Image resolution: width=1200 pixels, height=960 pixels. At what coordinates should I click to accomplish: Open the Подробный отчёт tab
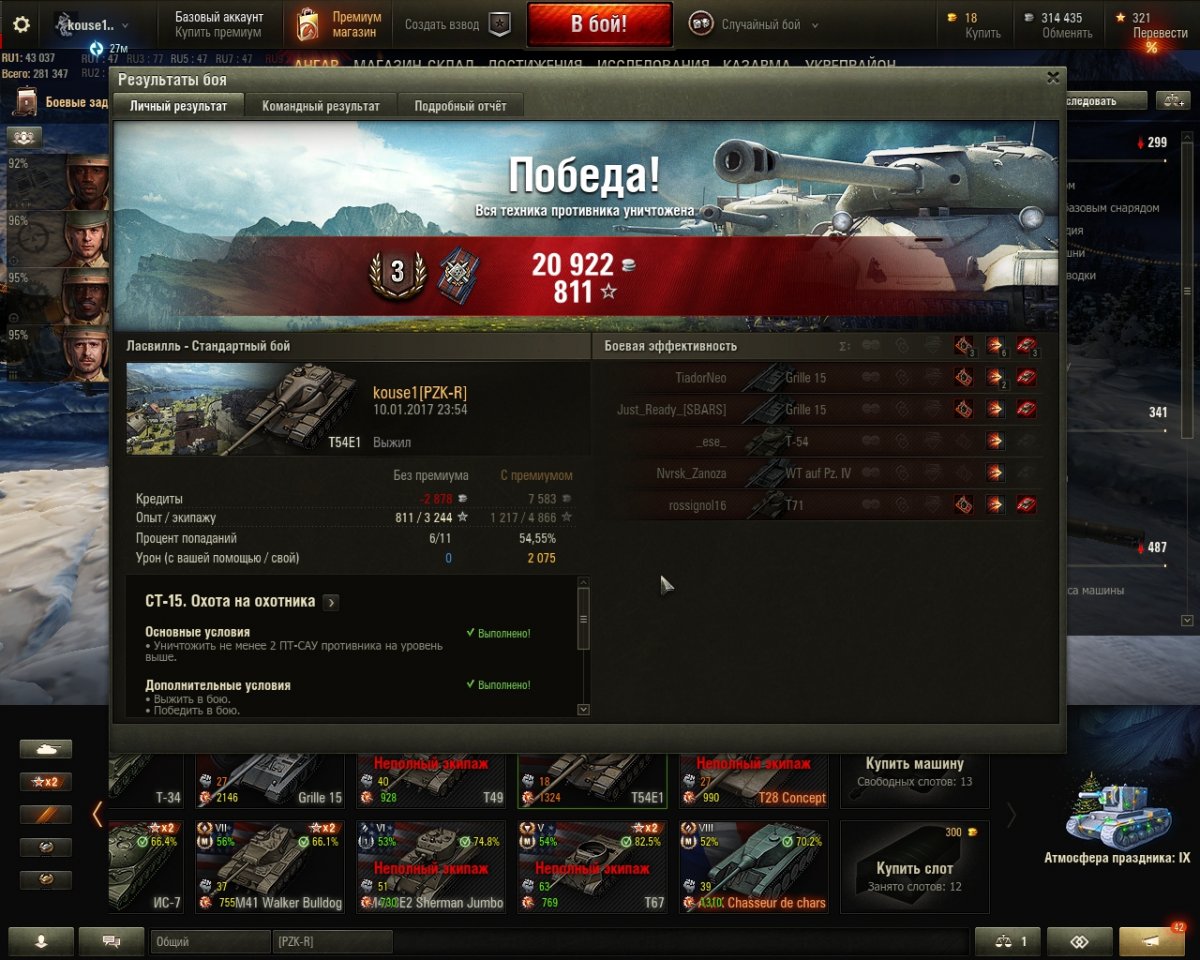pyautogui.click(x=460, y=106)
